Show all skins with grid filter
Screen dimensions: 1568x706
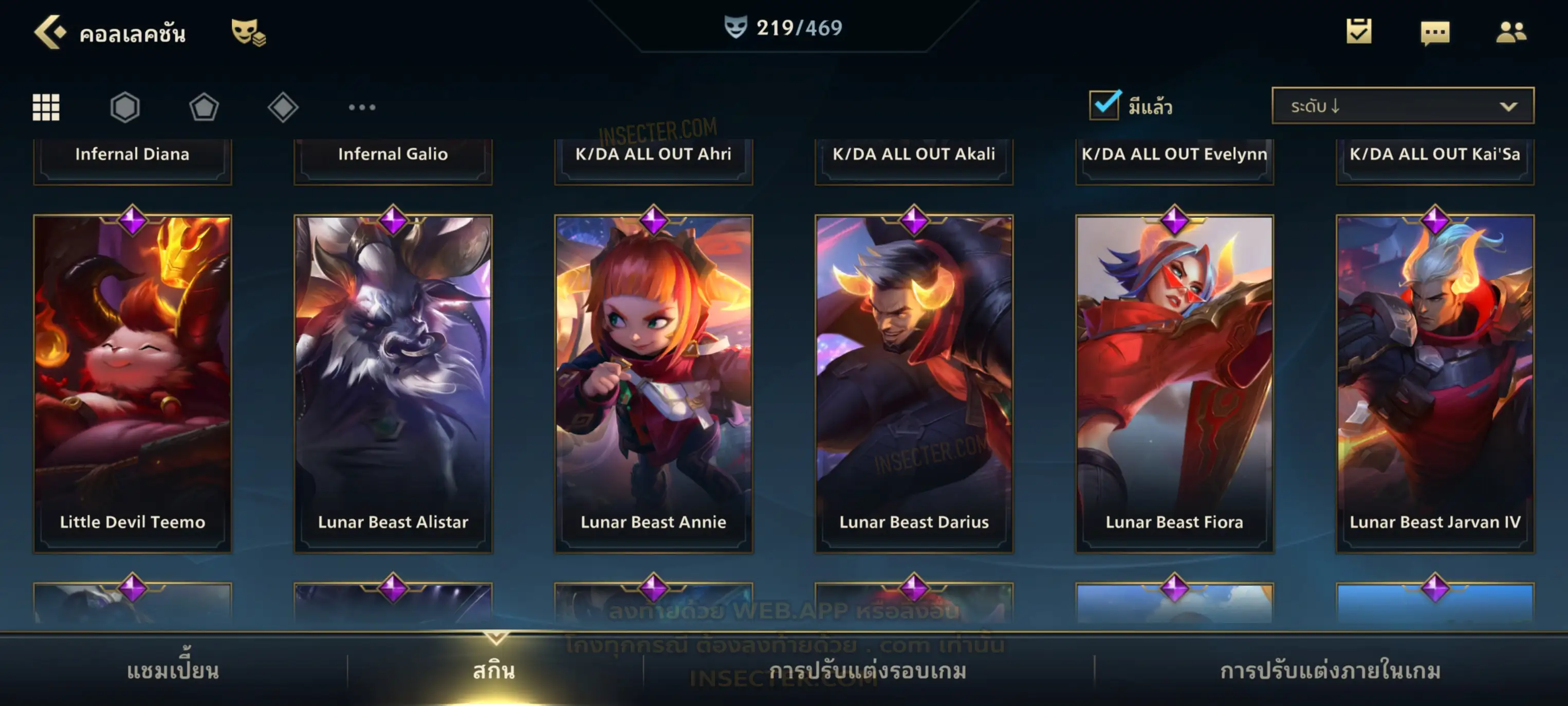click(x=46, y=107)
